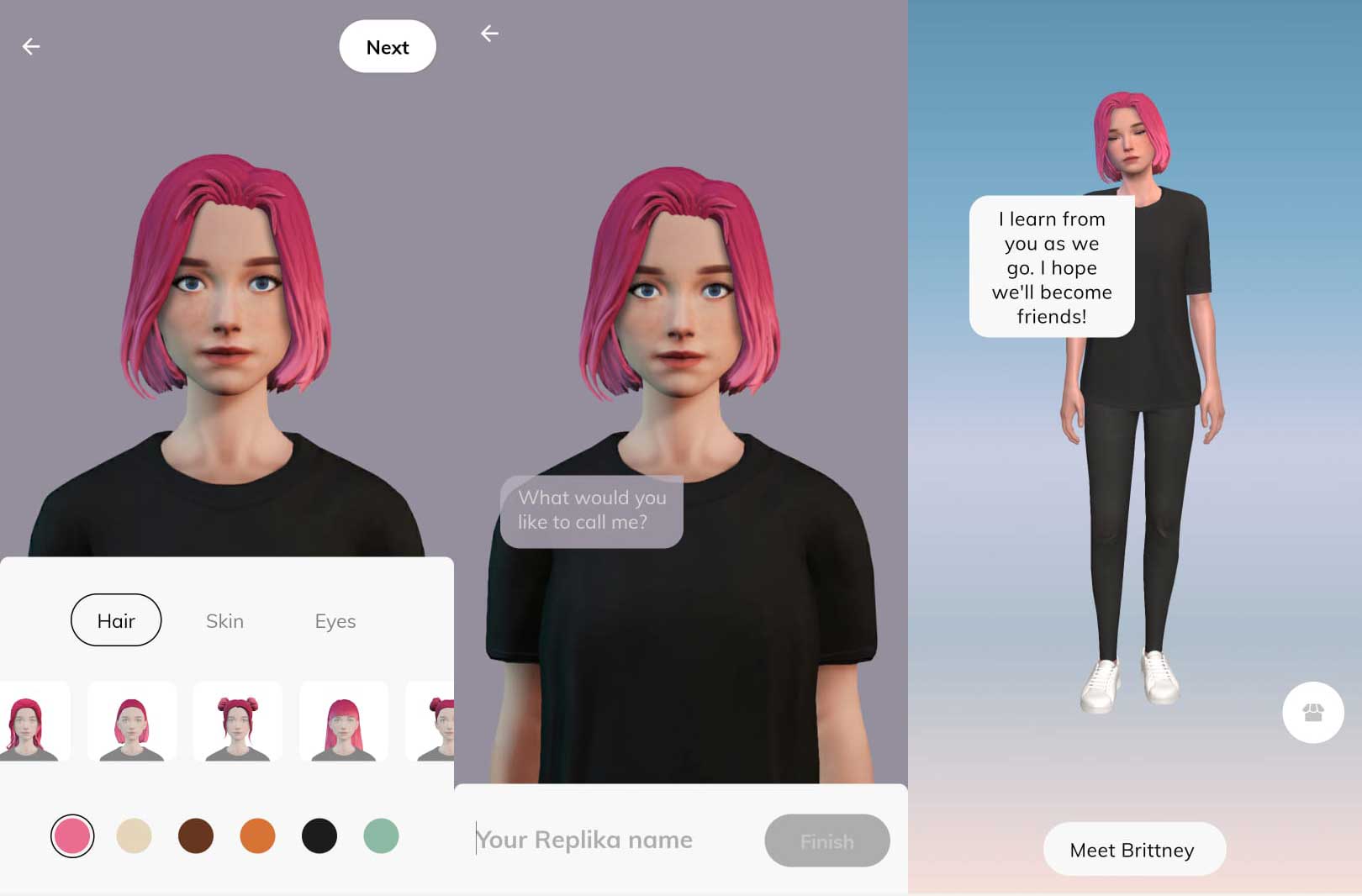This screenshot has height=896, width=1362.
Task: Click the Your Replika name input field
Action: click(583, 839)
